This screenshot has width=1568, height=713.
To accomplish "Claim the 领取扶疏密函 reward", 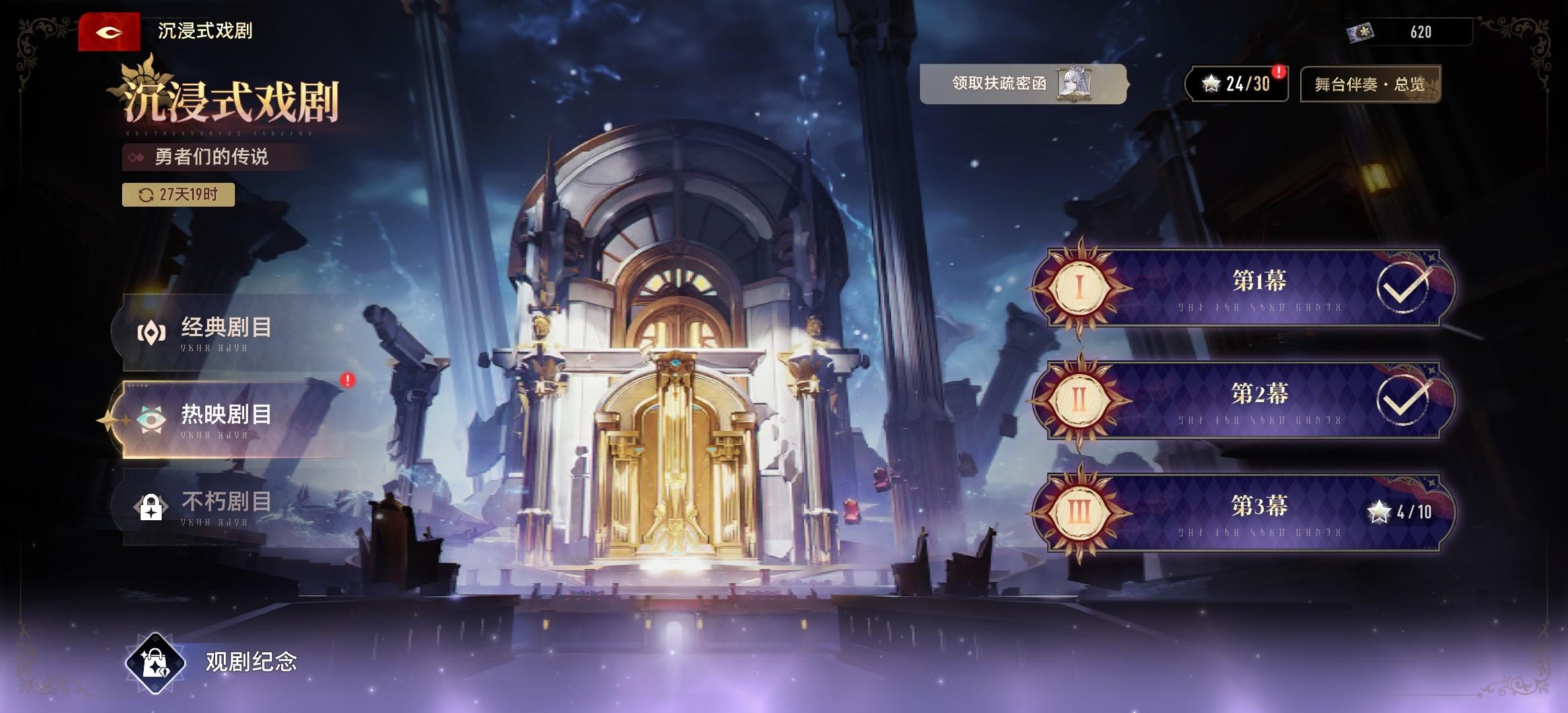I will click(x=1022, y=84).
